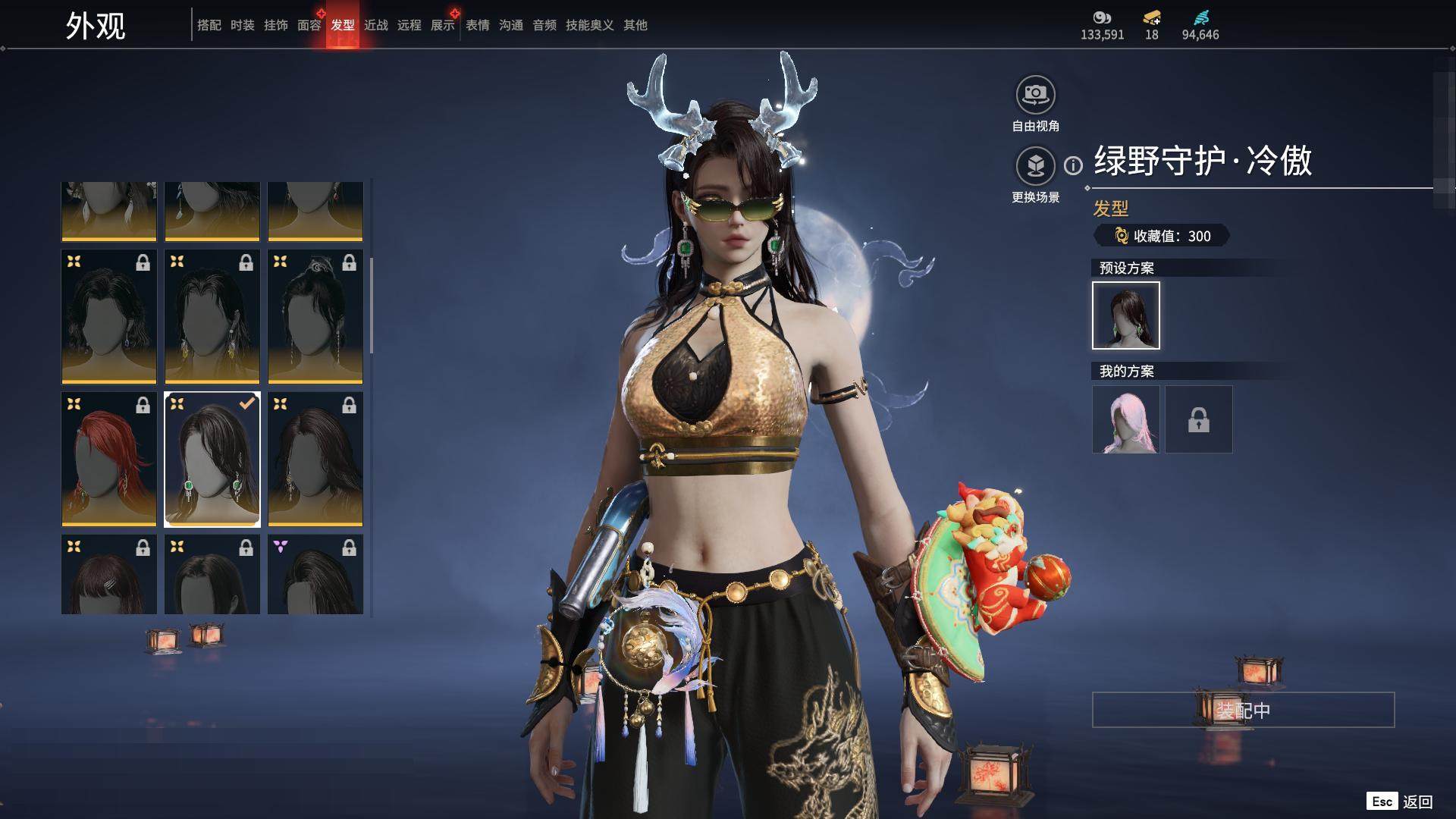Click the 更换场景 scene button

click(x=1035, y=166)
